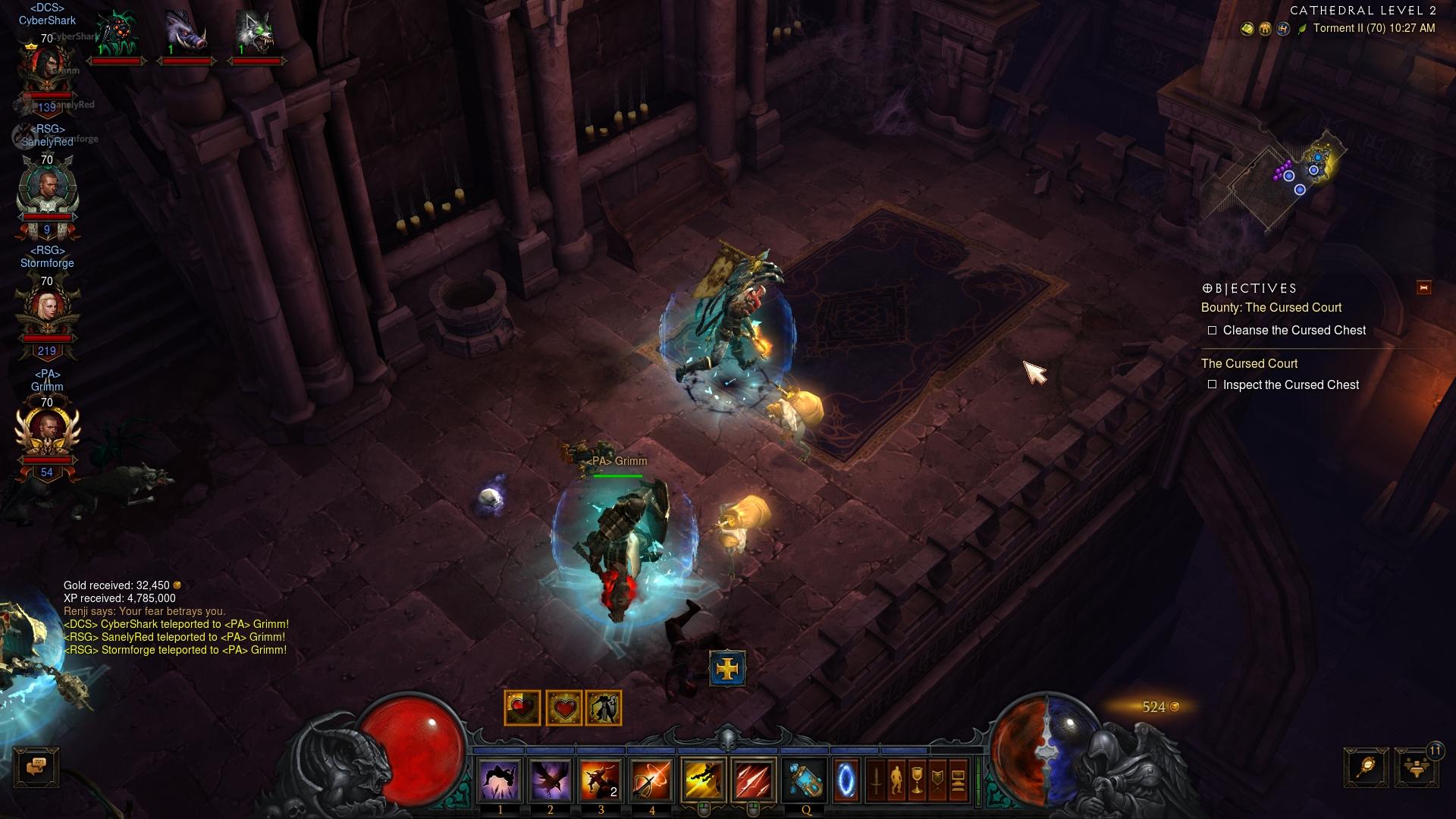This screenshot has width=1456, height=819.
Task: Cast the Vengeance skill in slot 3
Action: (601, 781)
